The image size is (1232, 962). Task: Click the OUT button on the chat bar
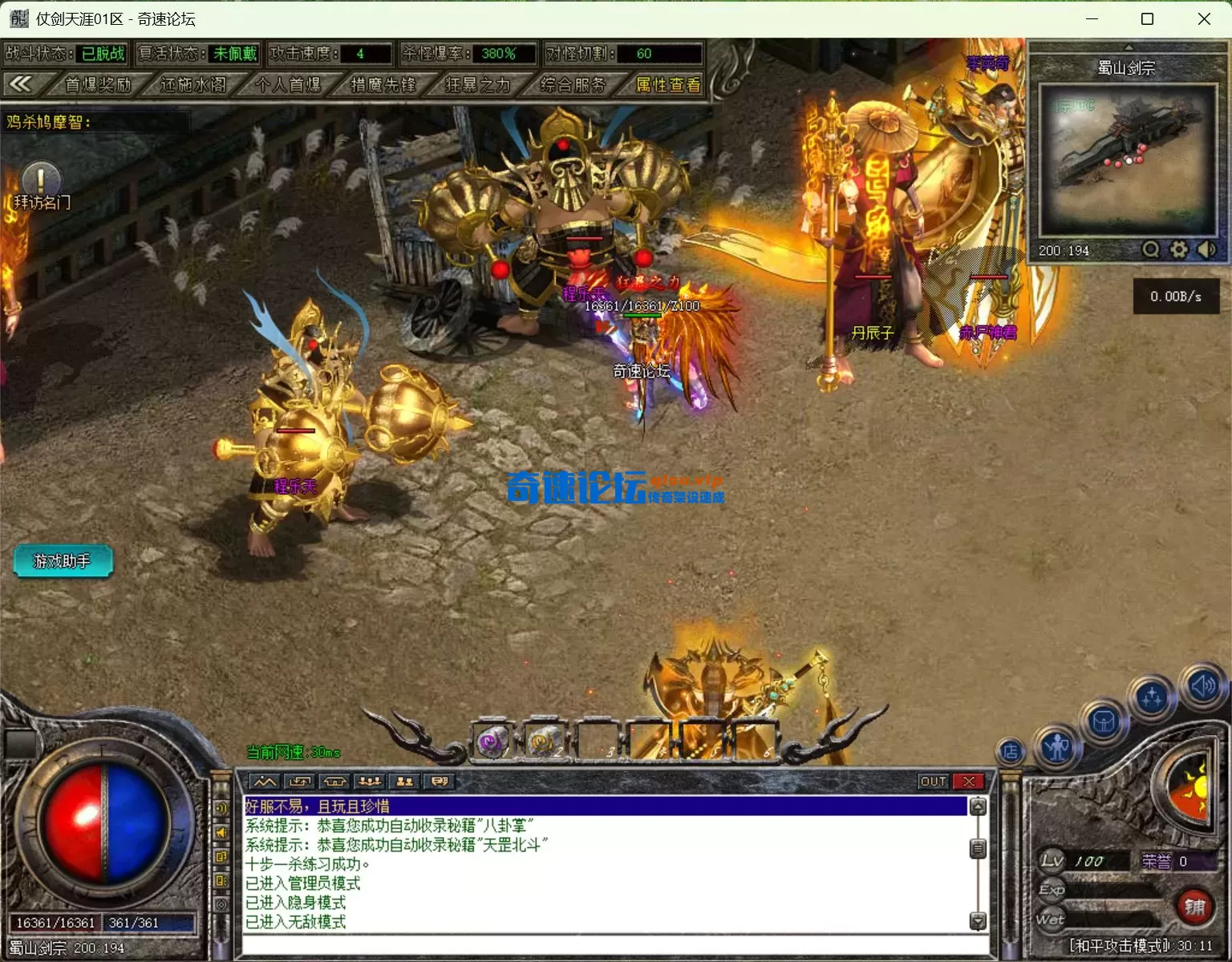[933, 781]
